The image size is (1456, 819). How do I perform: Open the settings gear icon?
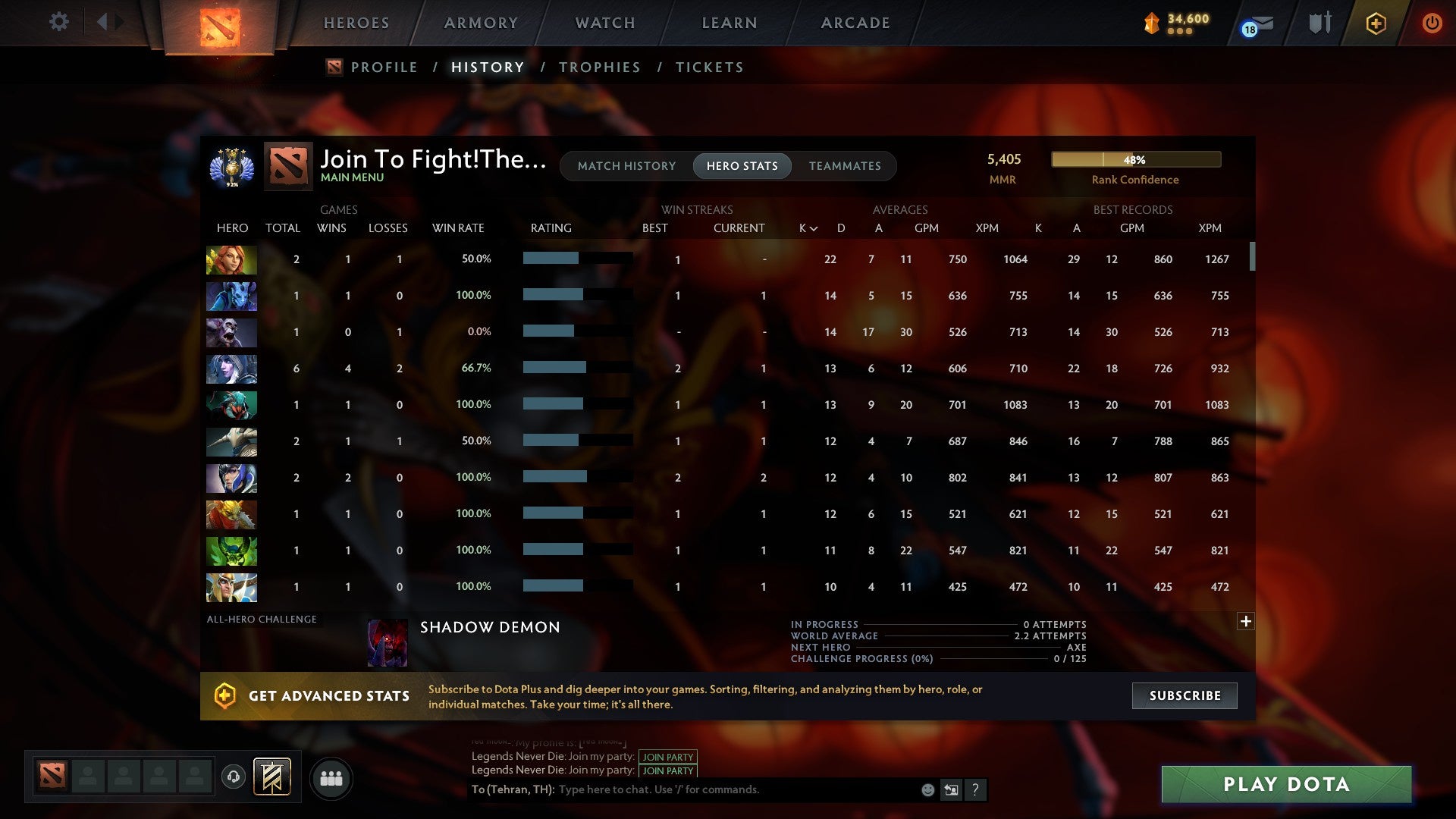click(58, 22)
